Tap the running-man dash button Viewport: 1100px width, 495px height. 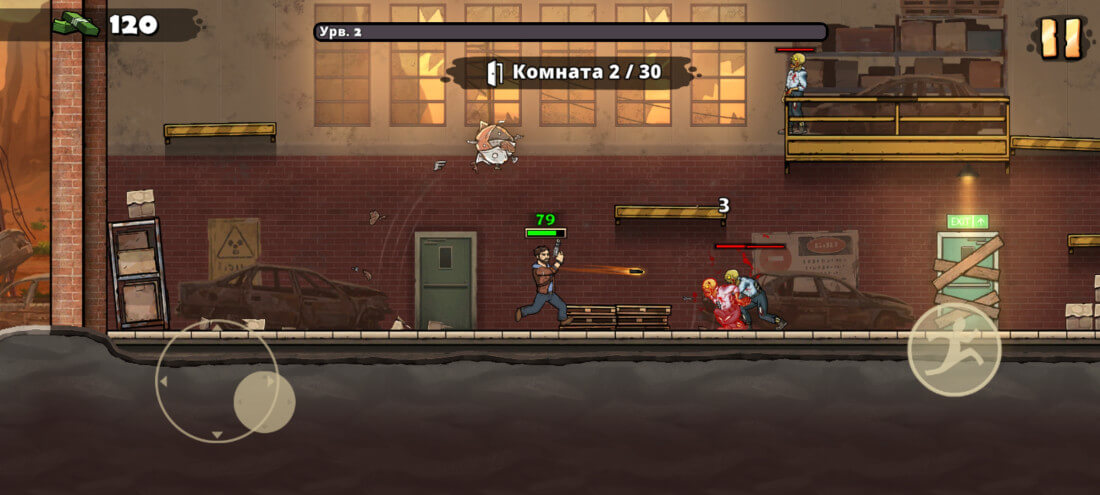coord(953,350)
